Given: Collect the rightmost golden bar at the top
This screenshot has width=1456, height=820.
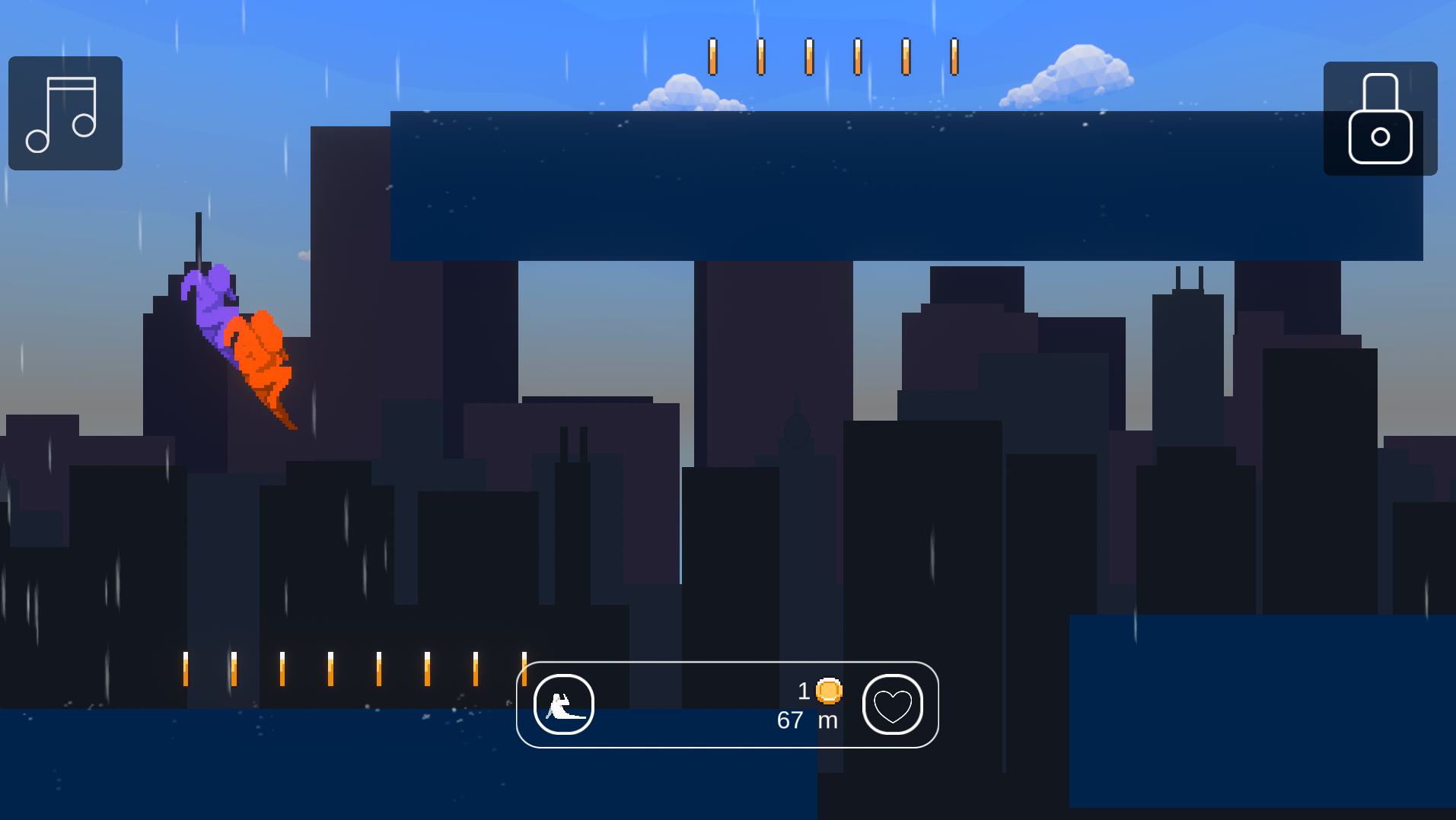Looking at the screenshot, I should [952, 57].
